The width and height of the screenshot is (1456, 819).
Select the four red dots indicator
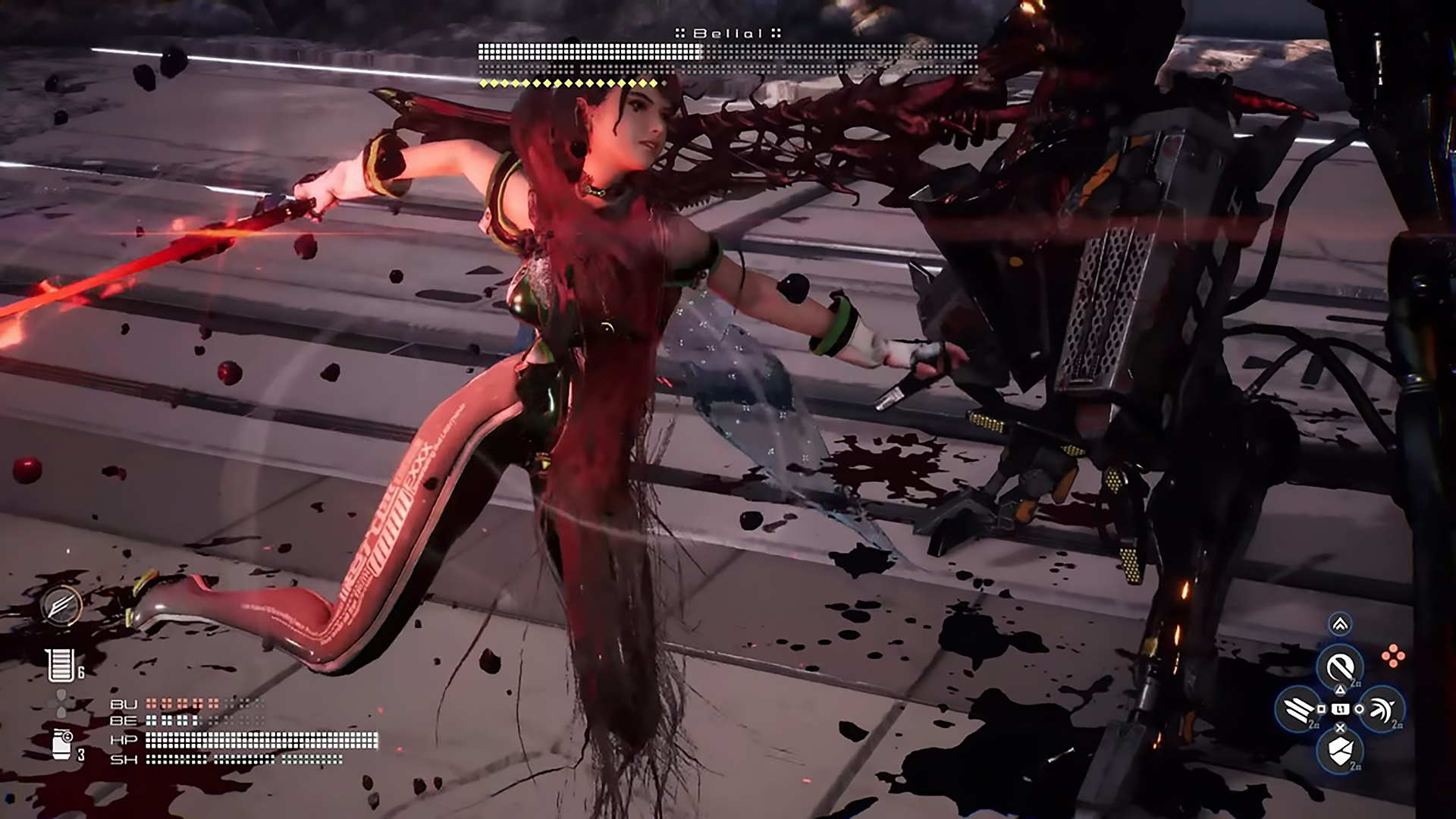[x=1393, y=656]
